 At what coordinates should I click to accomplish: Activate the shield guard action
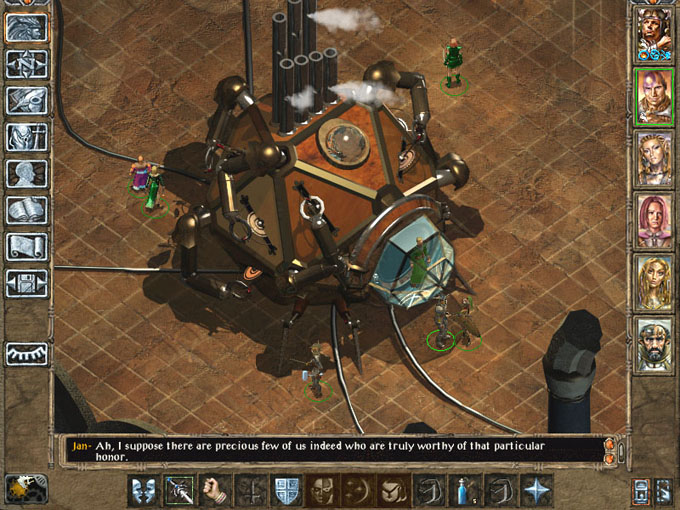[x=287, y=490]
